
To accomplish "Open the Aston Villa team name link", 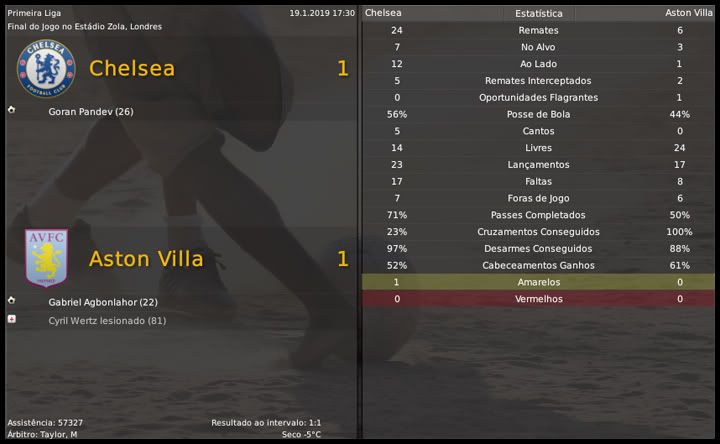I will pos(146,259).
